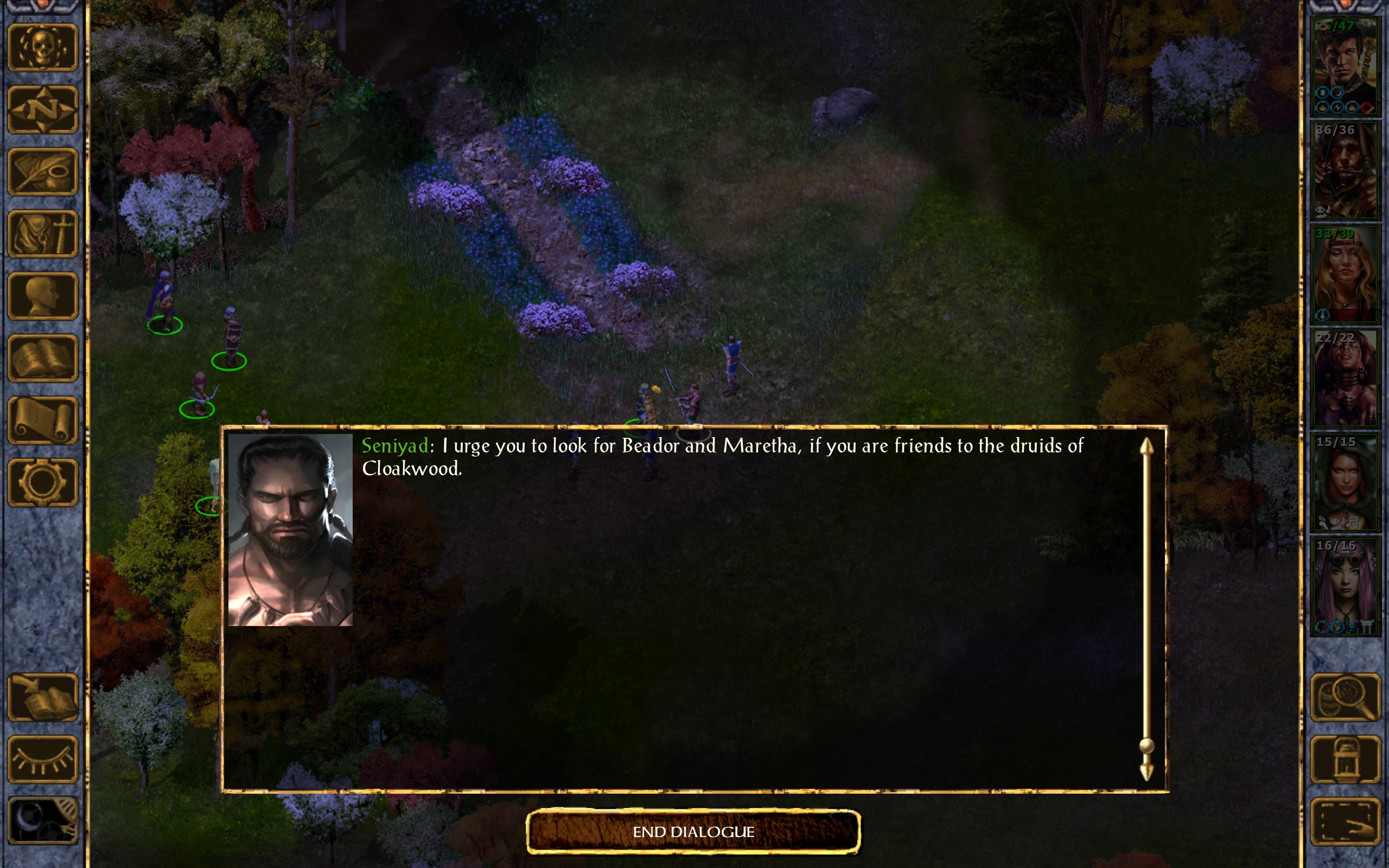
Task: Click the skull return-to-game icon
Action: pos(42,48)
